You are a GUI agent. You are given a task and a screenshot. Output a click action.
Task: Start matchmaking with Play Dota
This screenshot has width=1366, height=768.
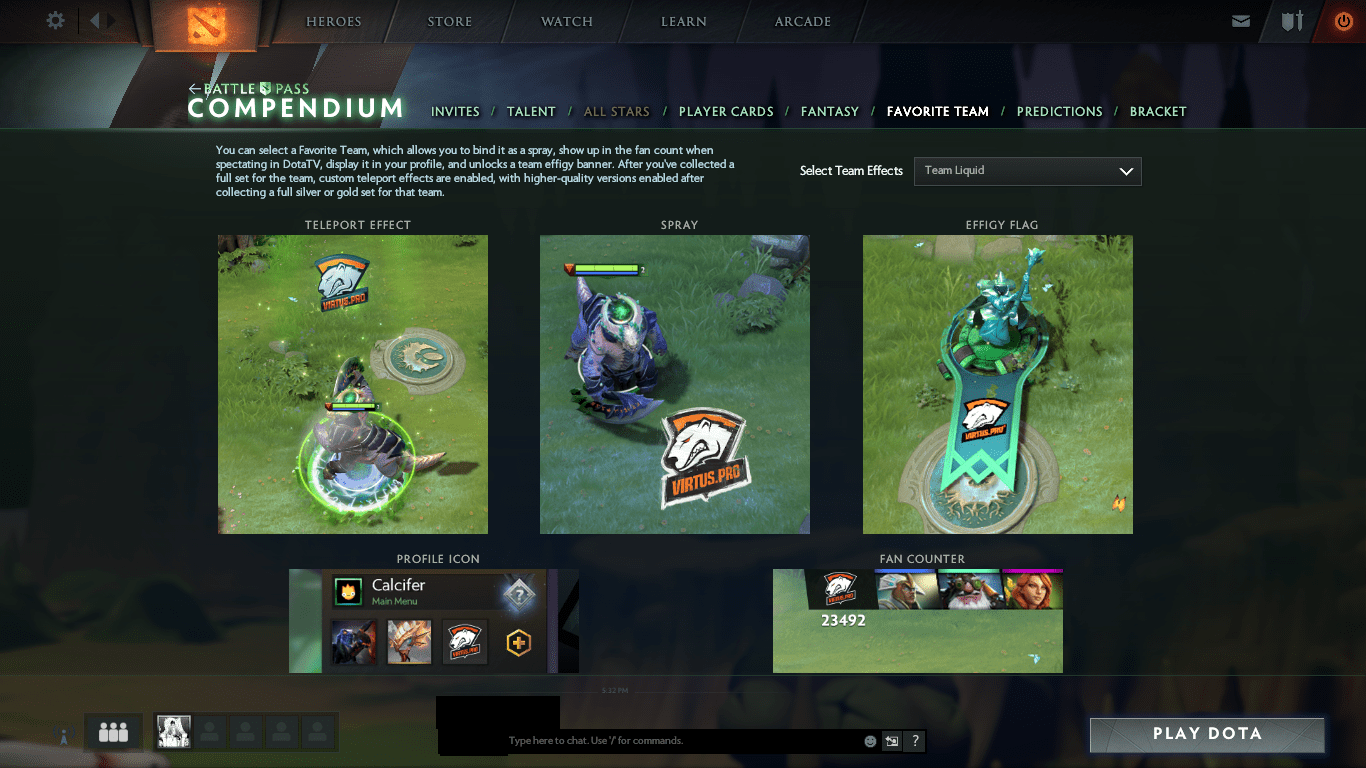[1207, 734]
